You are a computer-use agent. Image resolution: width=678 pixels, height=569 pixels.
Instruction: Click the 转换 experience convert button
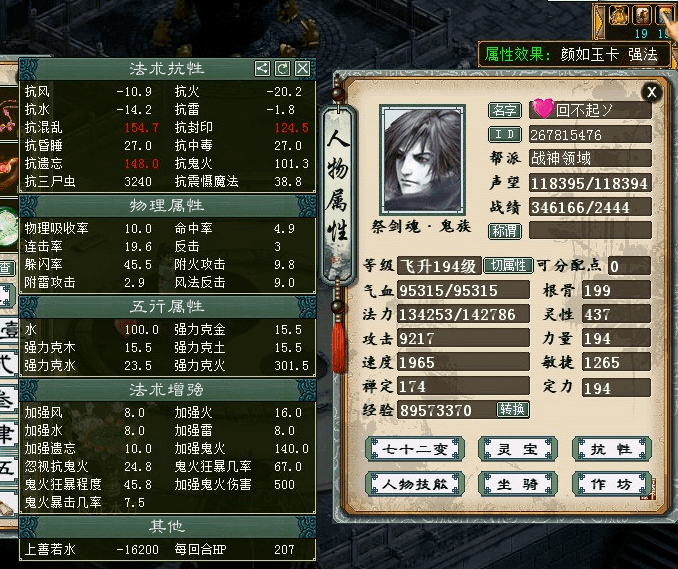click(513, 409)
